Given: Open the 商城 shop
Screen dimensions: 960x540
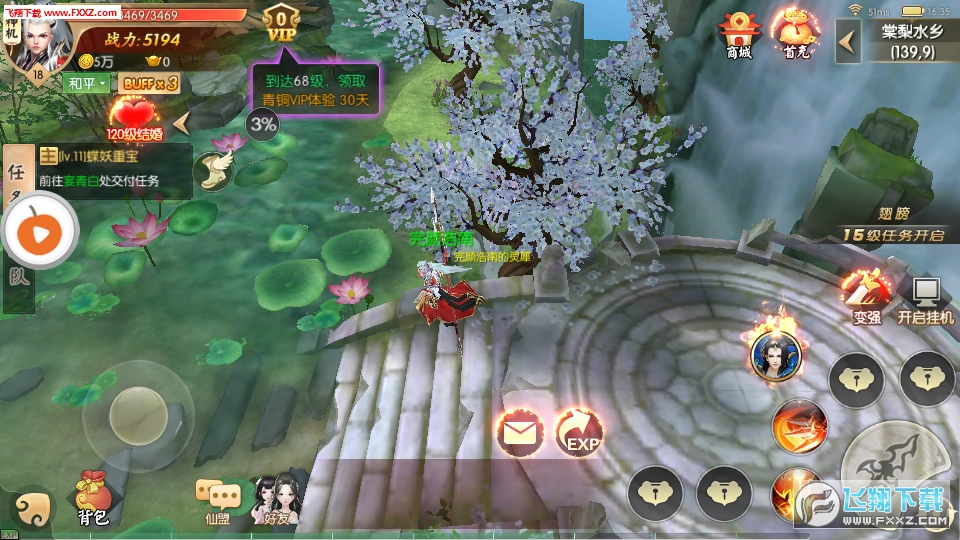Looking at the screenshot, I should tap(738, 37).
